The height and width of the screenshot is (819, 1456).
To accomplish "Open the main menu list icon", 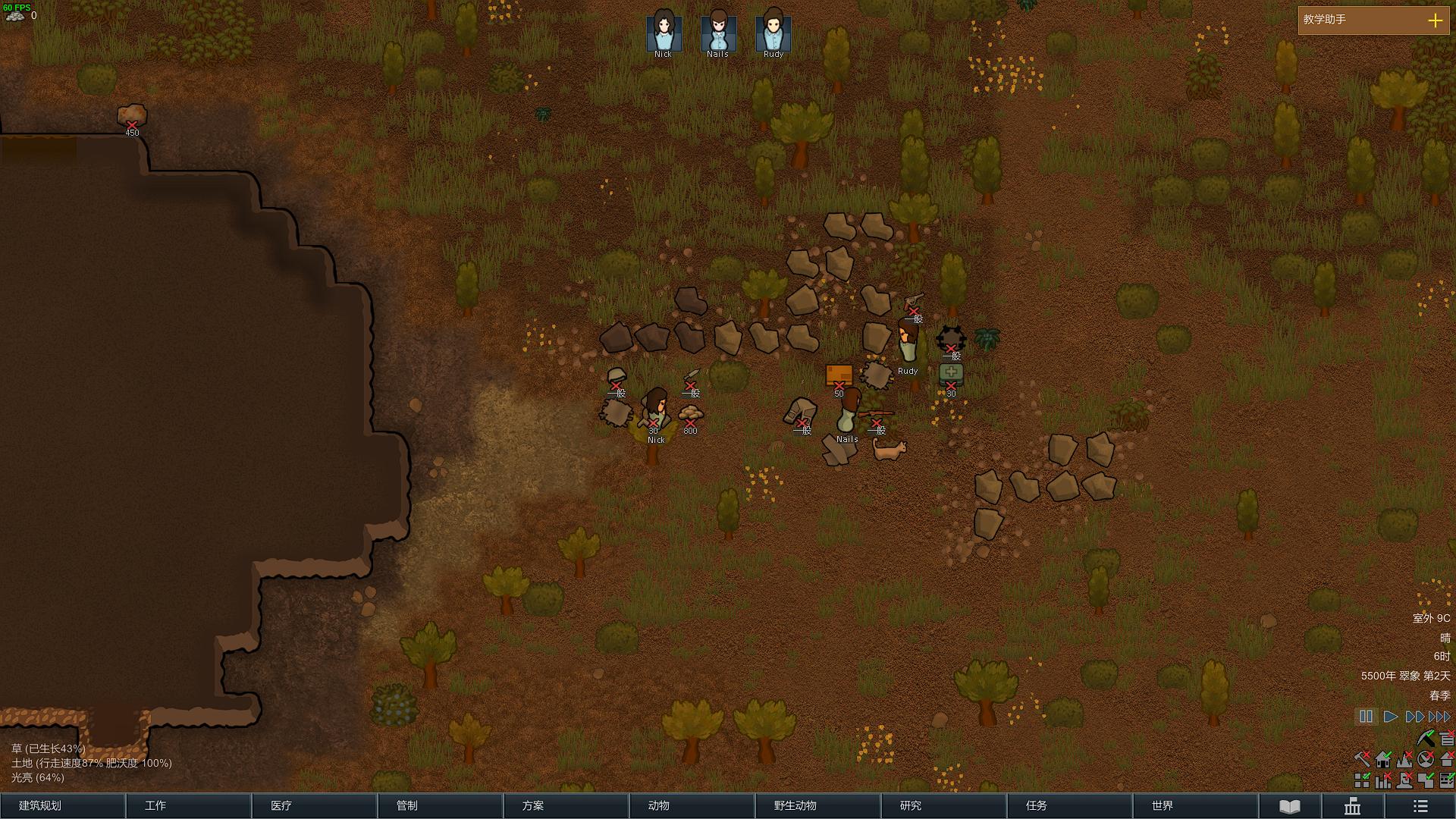I will 1420,806.
